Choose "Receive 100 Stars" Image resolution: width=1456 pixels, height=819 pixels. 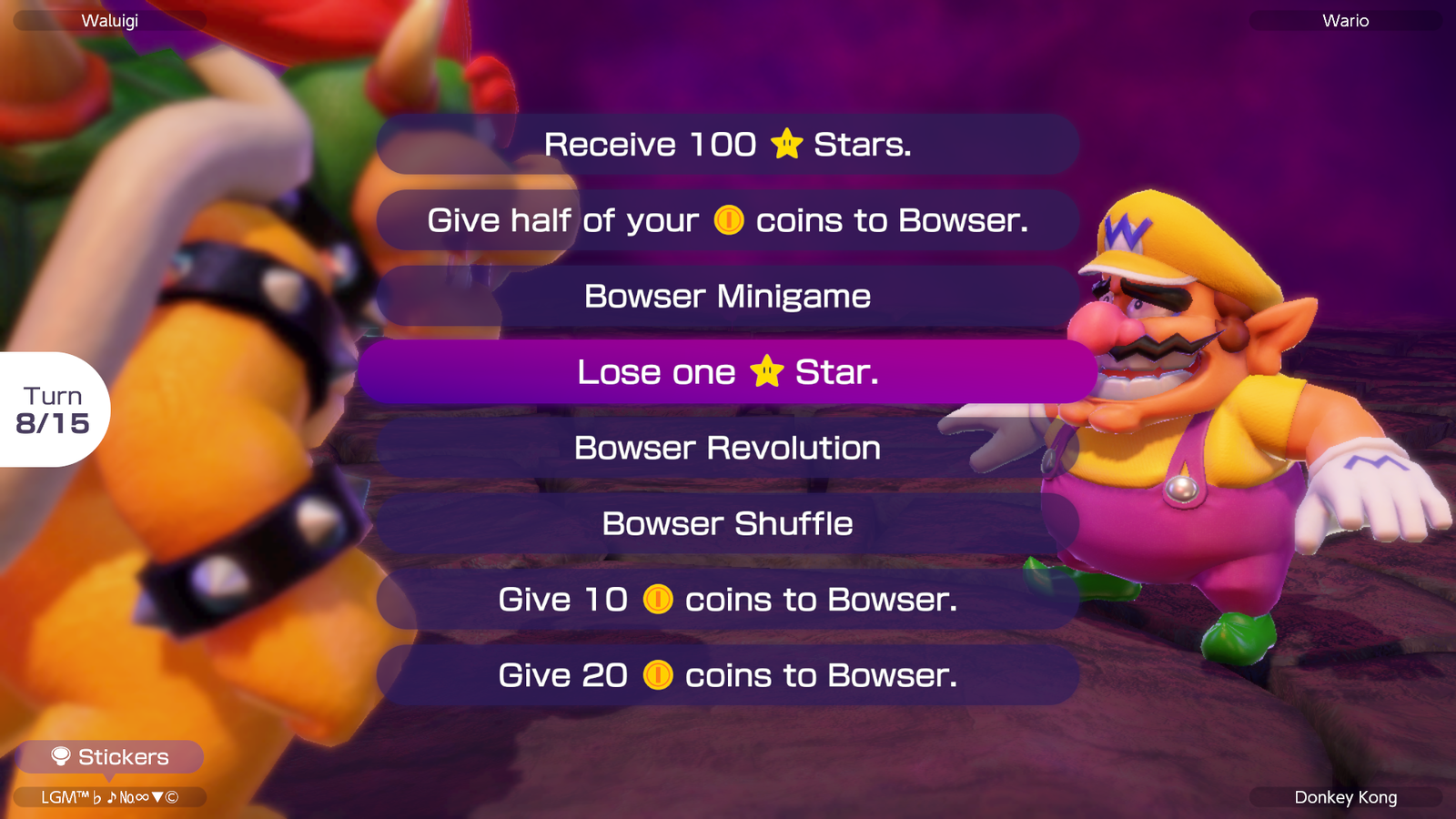[x=728, y=143]
